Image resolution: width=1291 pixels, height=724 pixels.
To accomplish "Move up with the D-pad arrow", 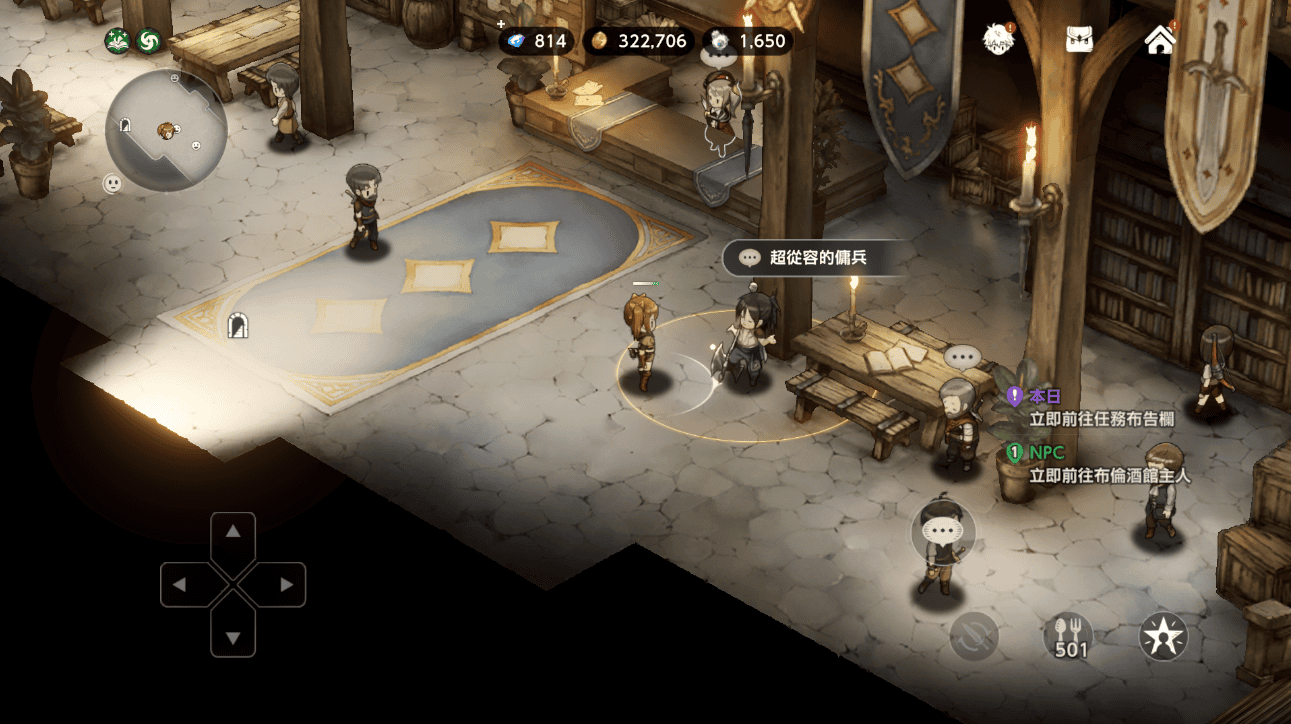I will pos(233,532).
